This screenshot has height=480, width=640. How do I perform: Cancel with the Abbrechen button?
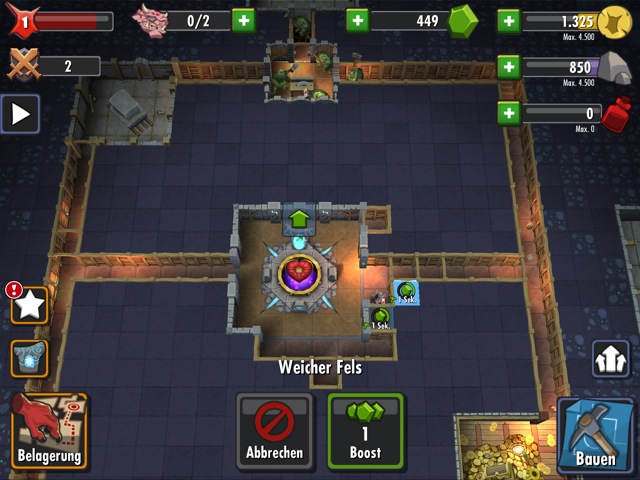pos(274,431)
